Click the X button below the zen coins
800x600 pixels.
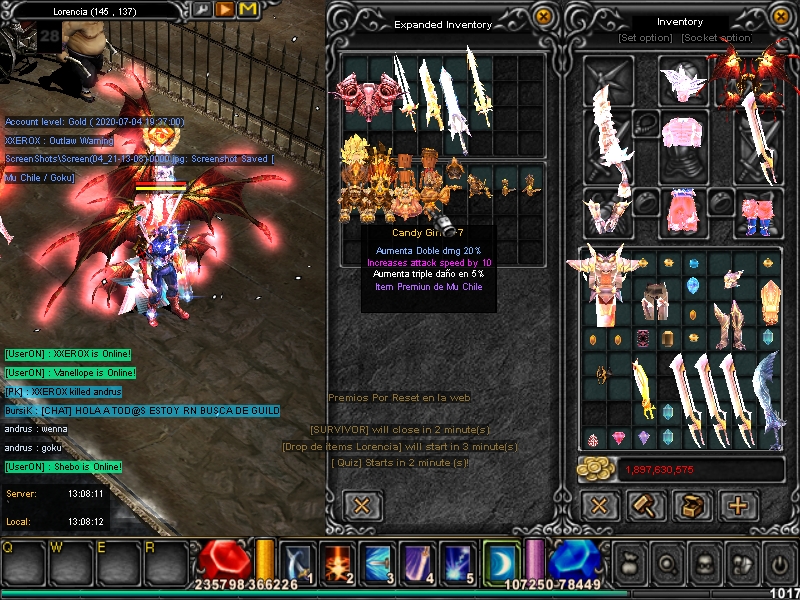coord(599,505)
